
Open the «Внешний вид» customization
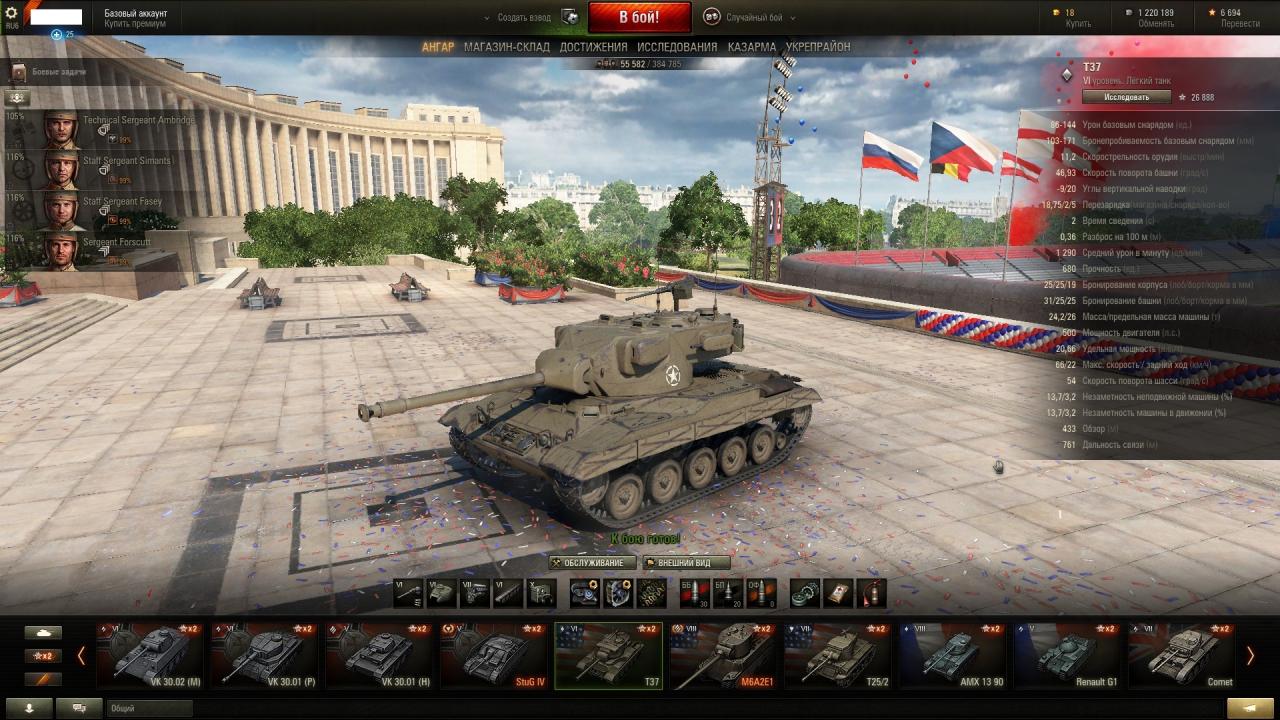coord(685,563)
